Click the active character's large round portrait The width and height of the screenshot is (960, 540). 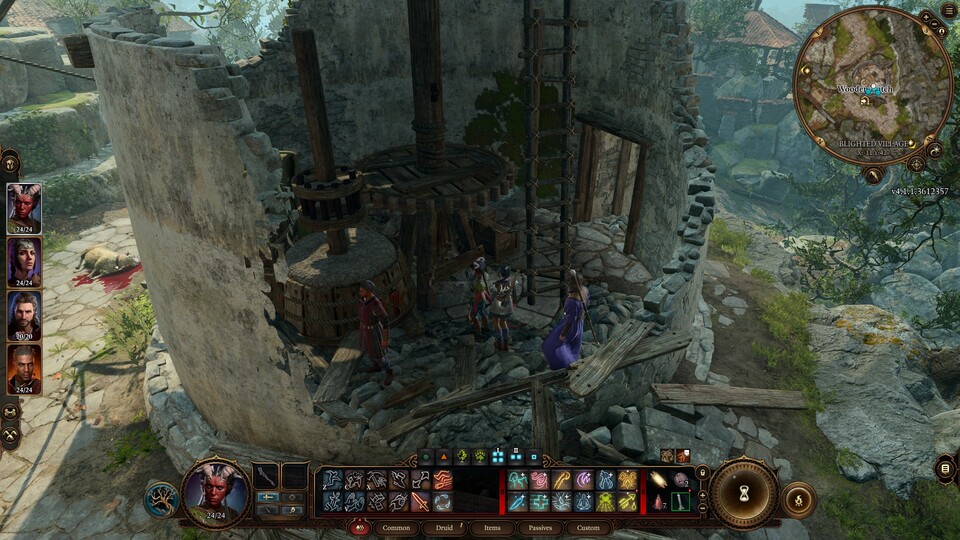[x=215, y=494]
